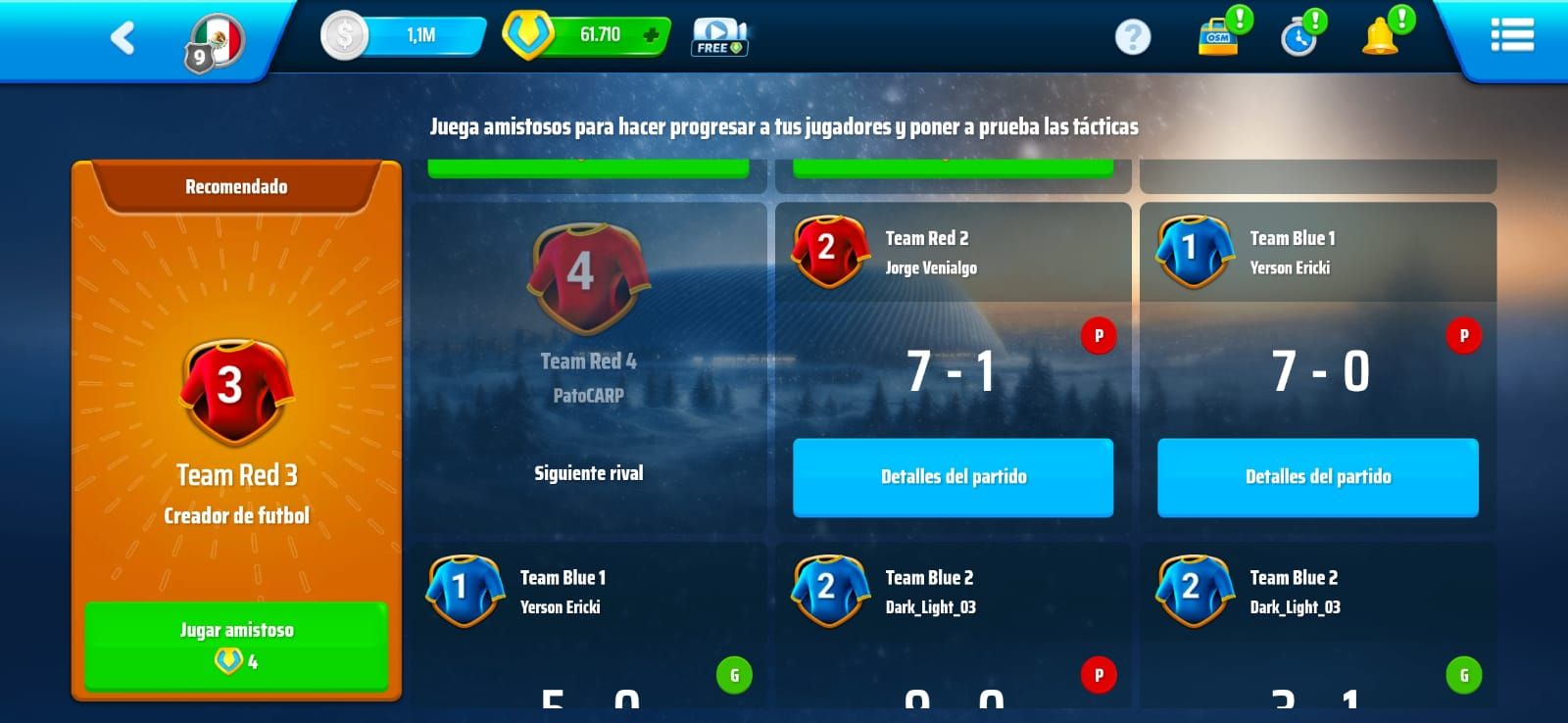View match details for the 7-0 game

(1317, 477)
